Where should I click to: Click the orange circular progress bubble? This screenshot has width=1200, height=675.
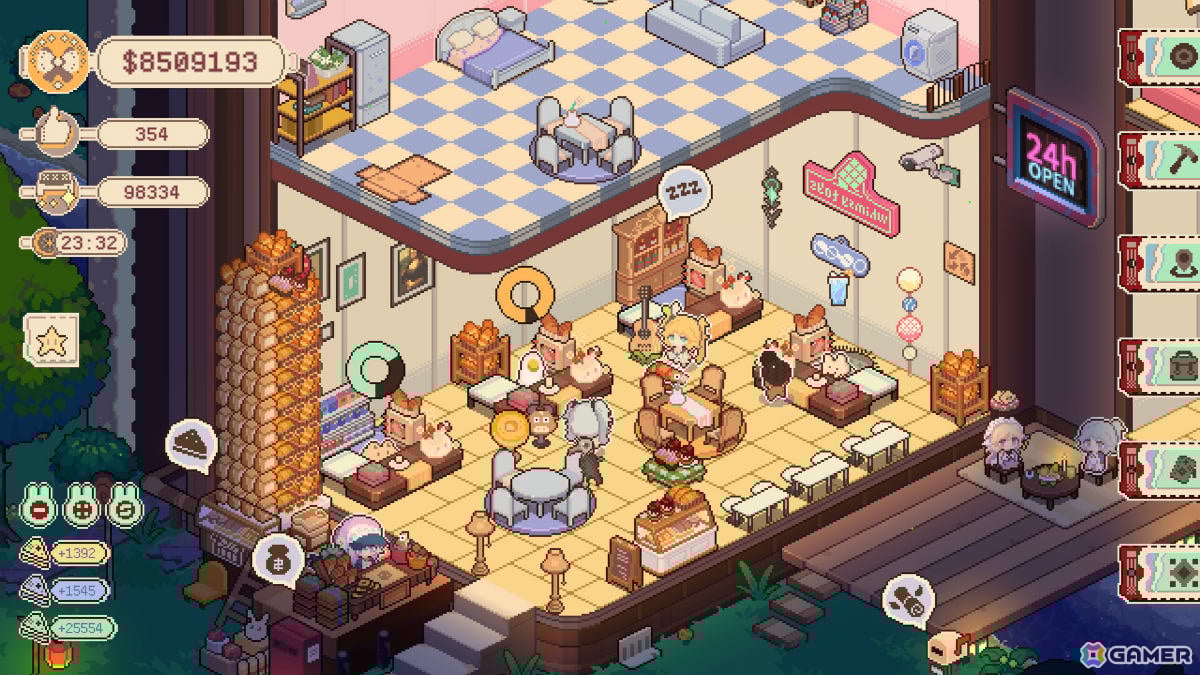coord(525,295)
